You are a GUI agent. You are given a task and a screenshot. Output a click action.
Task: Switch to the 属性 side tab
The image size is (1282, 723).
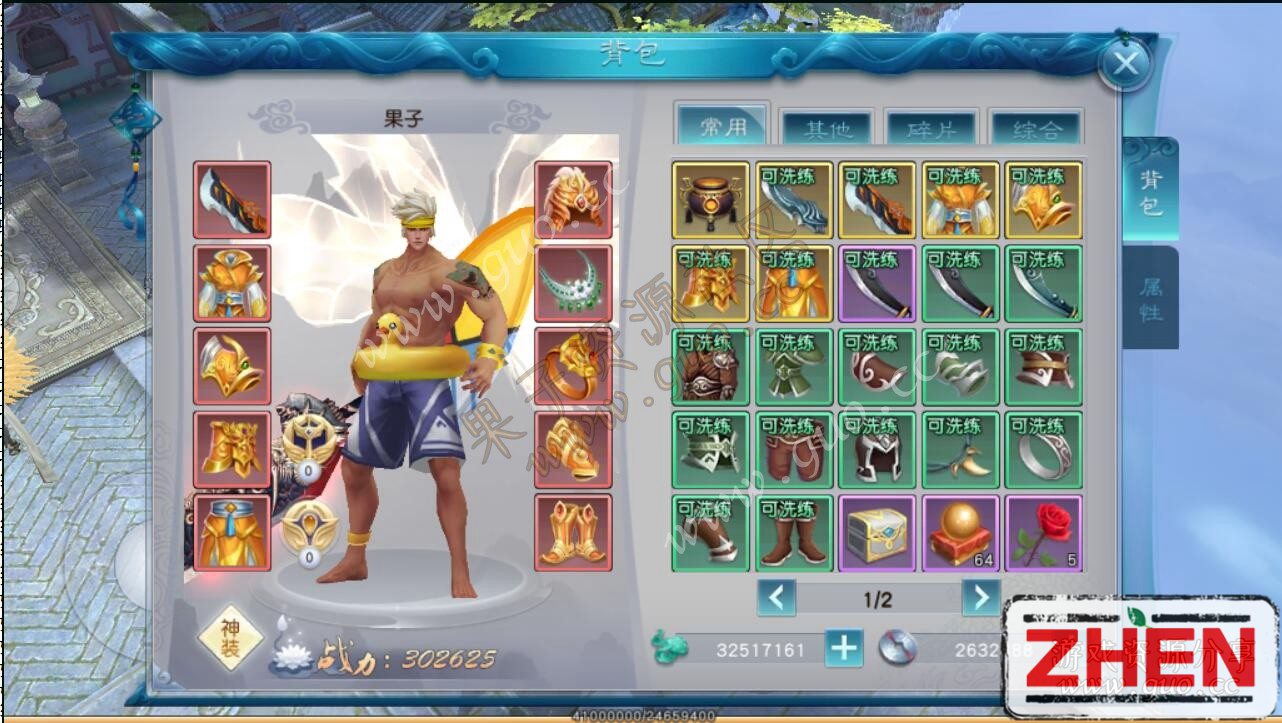click(1151, 299)
